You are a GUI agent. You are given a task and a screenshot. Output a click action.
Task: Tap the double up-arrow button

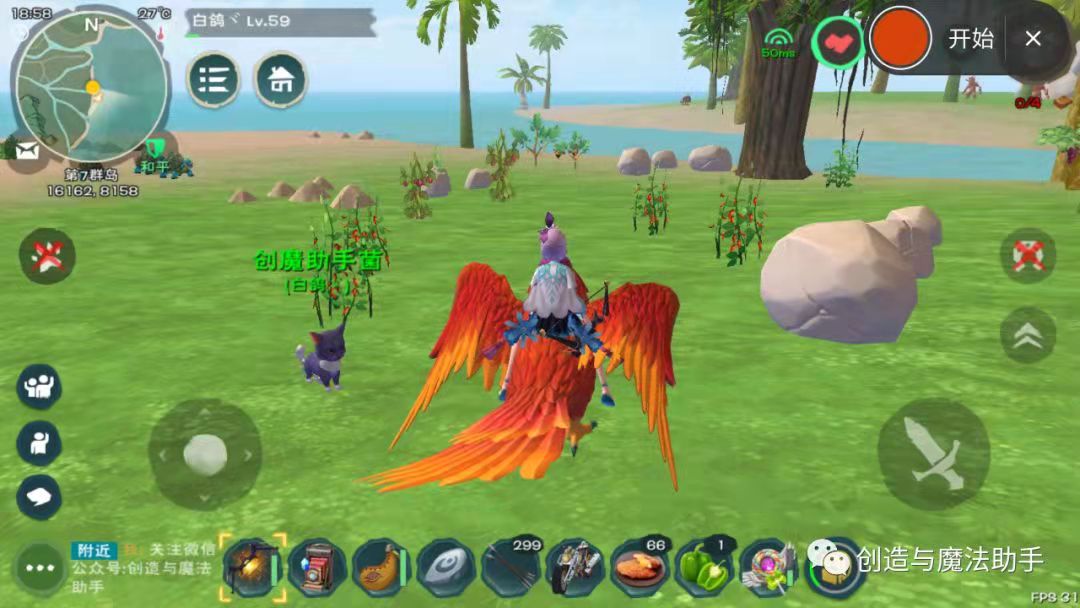1027,335
